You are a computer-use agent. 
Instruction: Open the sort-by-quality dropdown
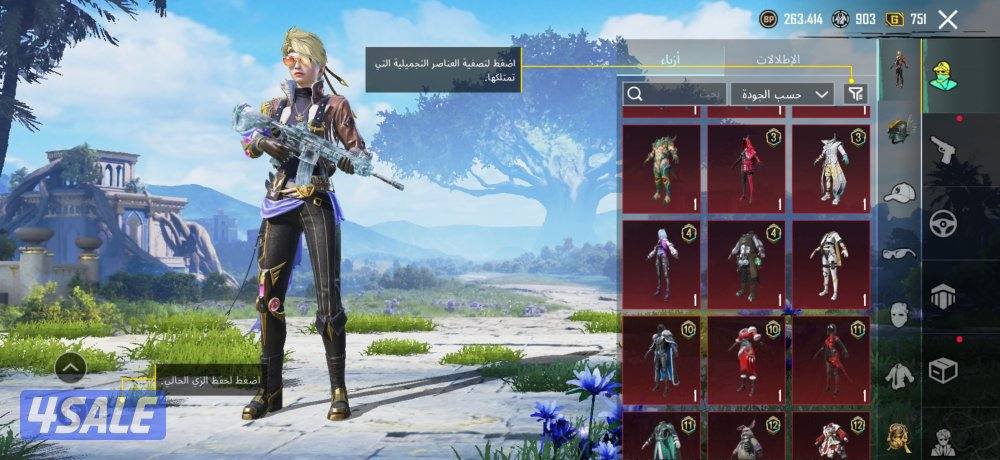pyautogui.click(x=782, y=94)
